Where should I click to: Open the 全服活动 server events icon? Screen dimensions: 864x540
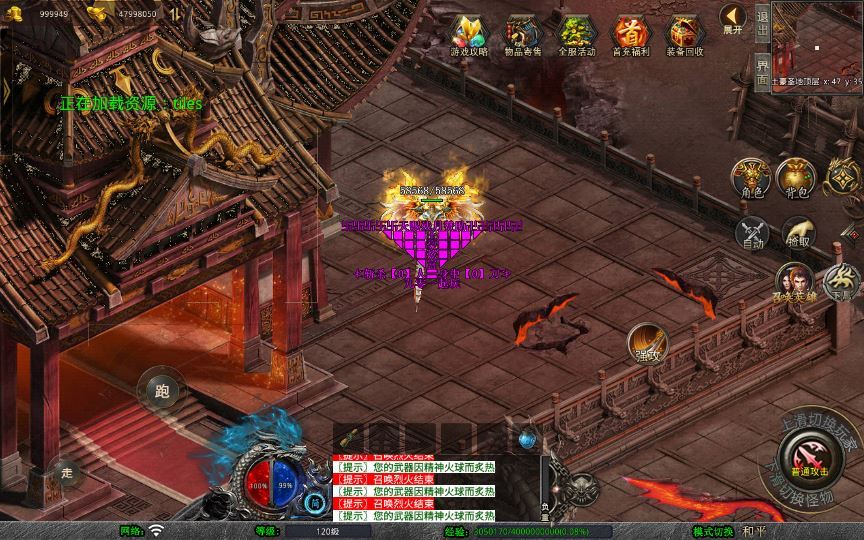(575, 35)
